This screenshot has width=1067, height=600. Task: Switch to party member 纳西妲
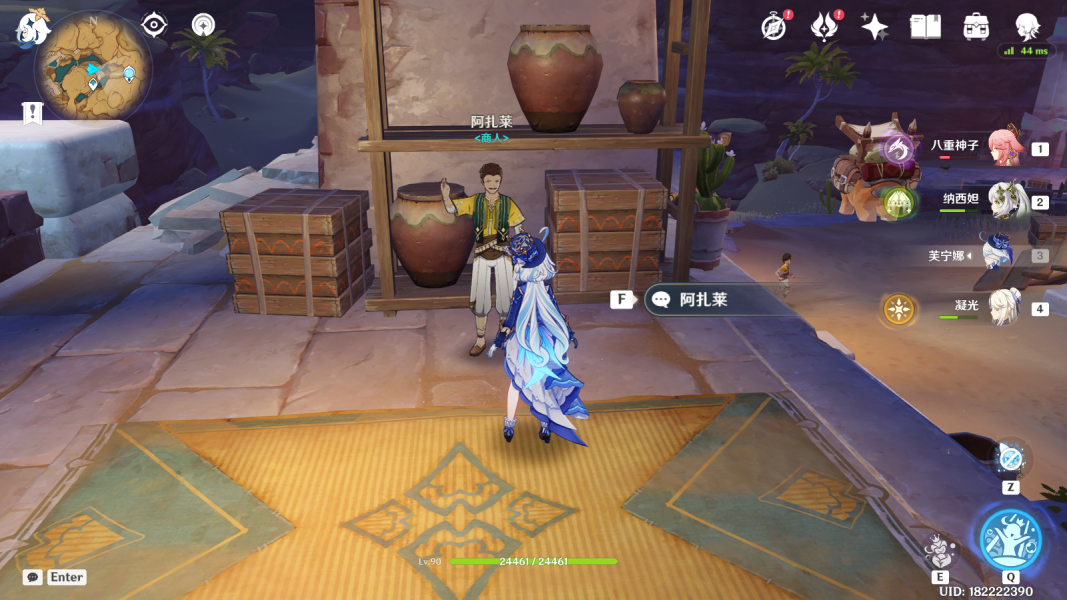[1003, 200]
